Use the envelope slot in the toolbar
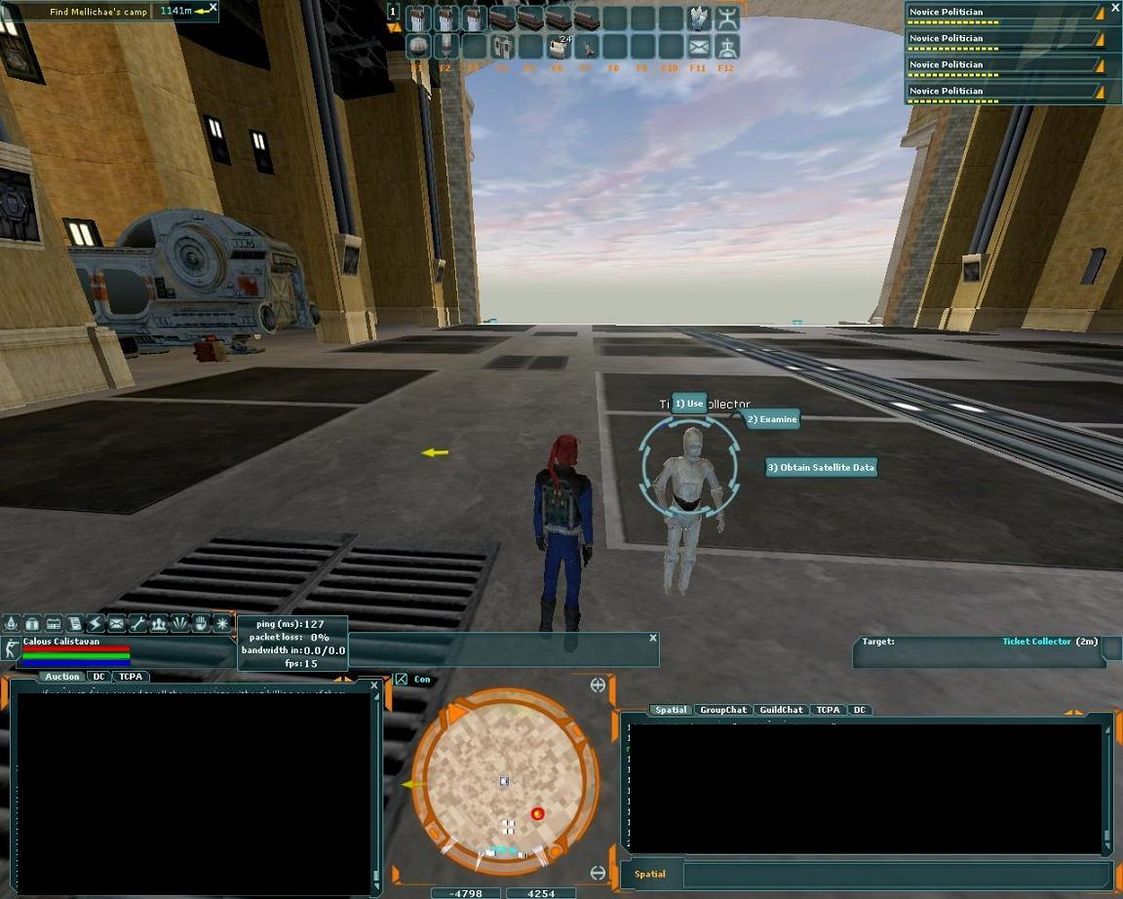 [x=699, y=46]
